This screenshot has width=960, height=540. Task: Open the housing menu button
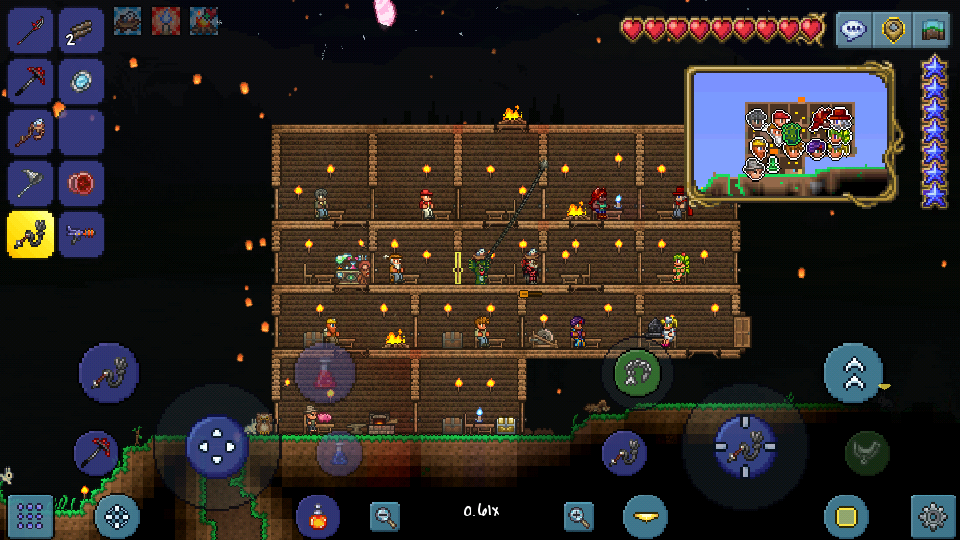(933, 29)
